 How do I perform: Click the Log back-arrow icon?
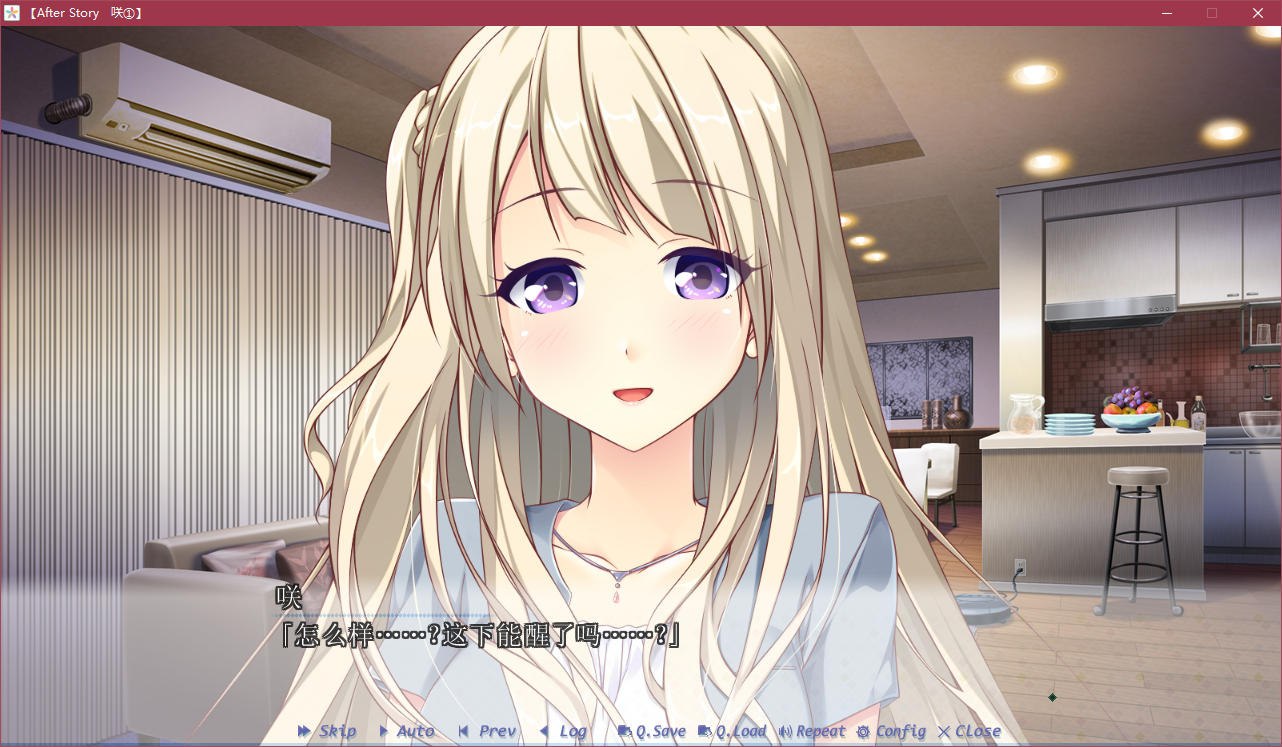click(544, 731)
